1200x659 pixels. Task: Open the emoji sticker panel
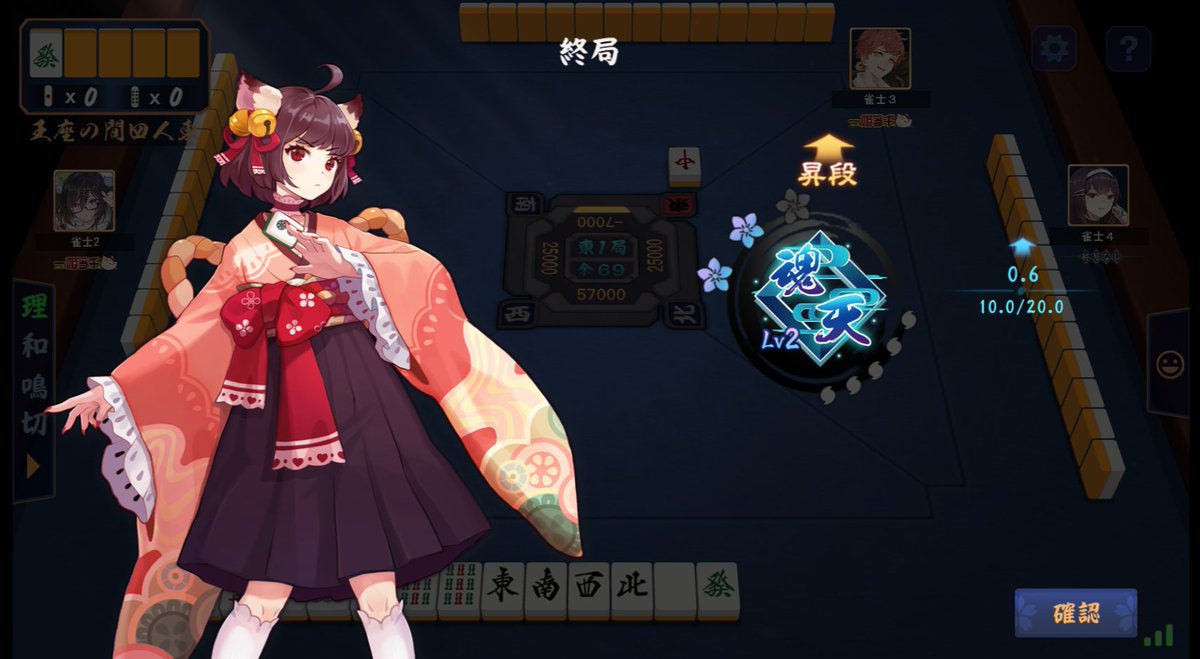coord(1169,363)
